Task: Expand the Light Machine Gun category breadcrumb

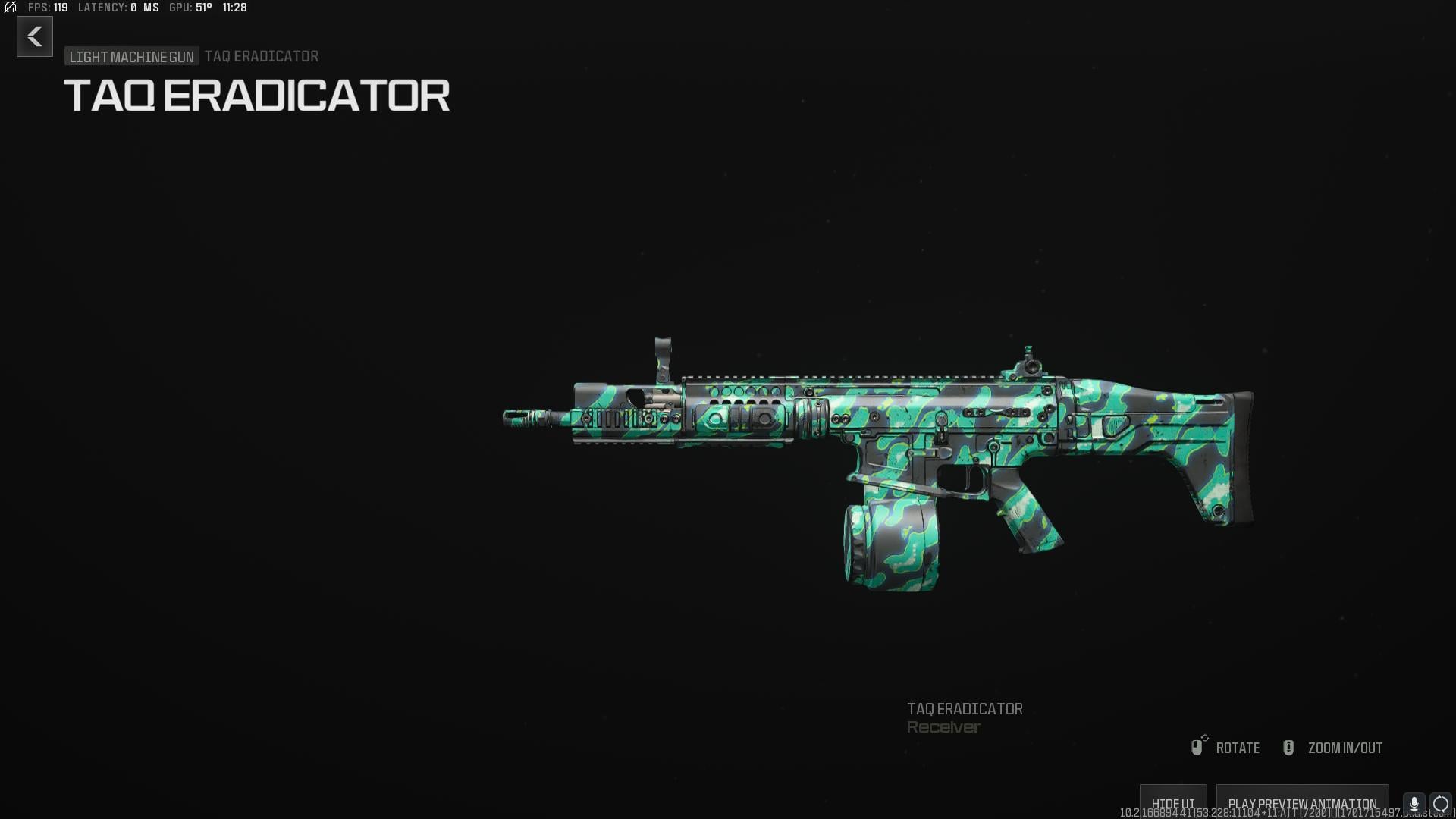Action: 131,55
